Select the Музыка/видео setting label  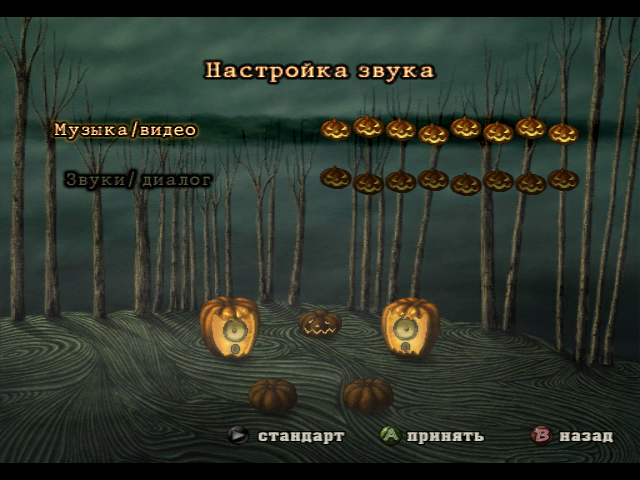pos(125,130)
